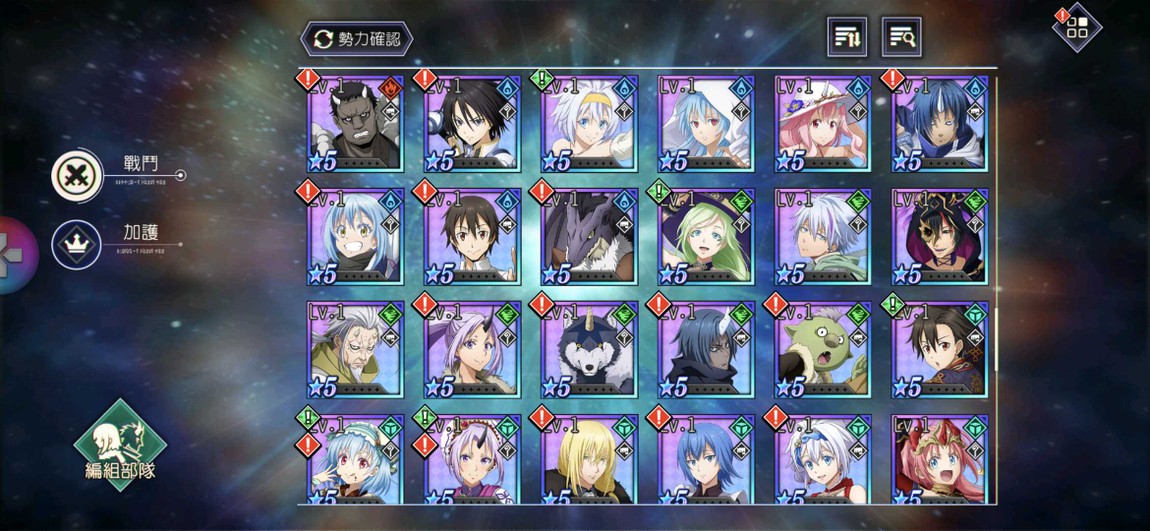Image resolution: width=1150 pixels, height=531 pixels.
Task: Select the dark-skinned blue-haired horned ogre card
Action: pos(706,351)
